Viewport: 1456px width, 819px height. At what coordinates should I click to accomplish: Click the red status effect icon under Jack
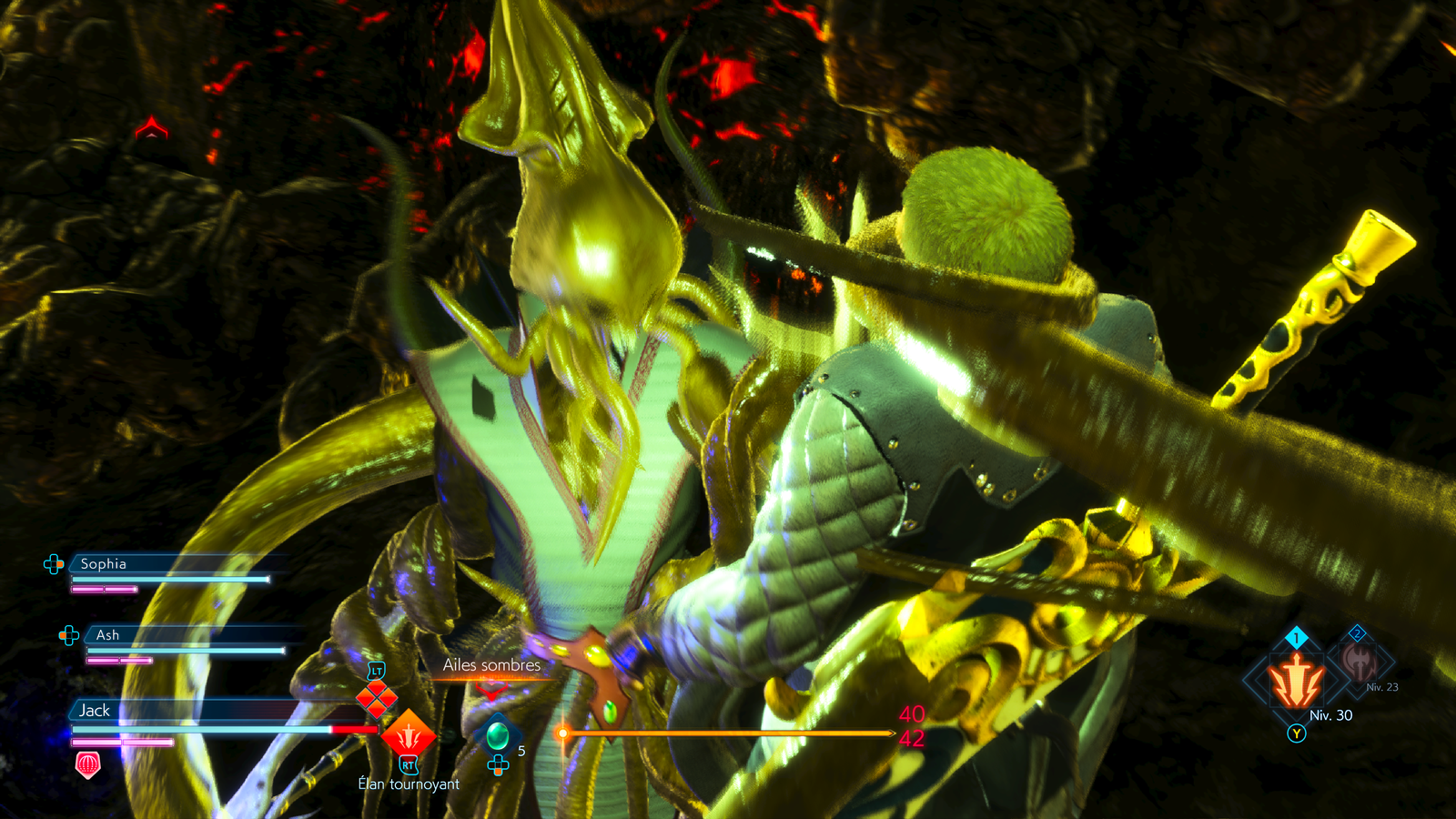(87, 764)
